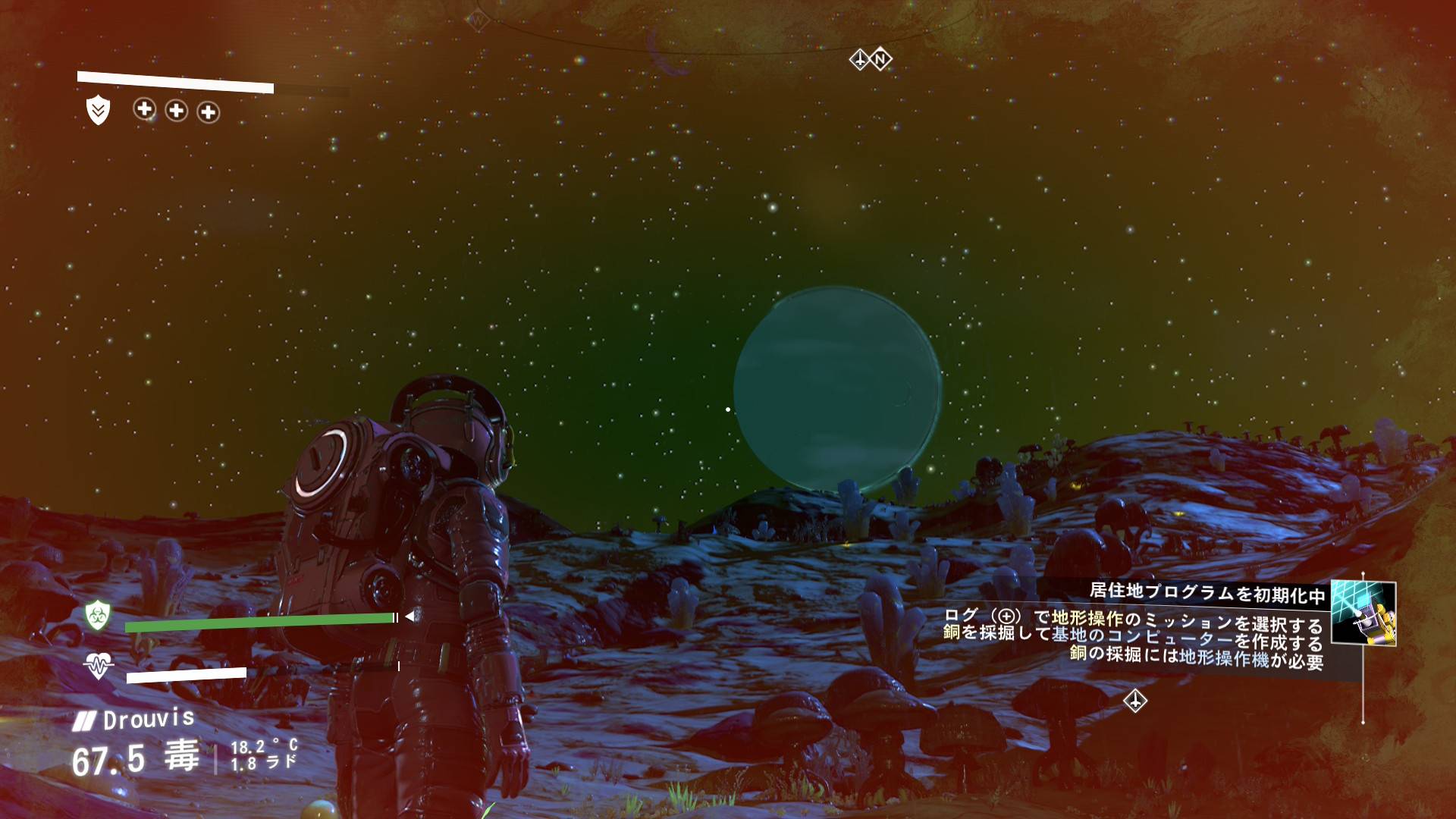Select the heartbeat life support icon
Viewport: 1456px width, 819px height.
pos(99,665)
